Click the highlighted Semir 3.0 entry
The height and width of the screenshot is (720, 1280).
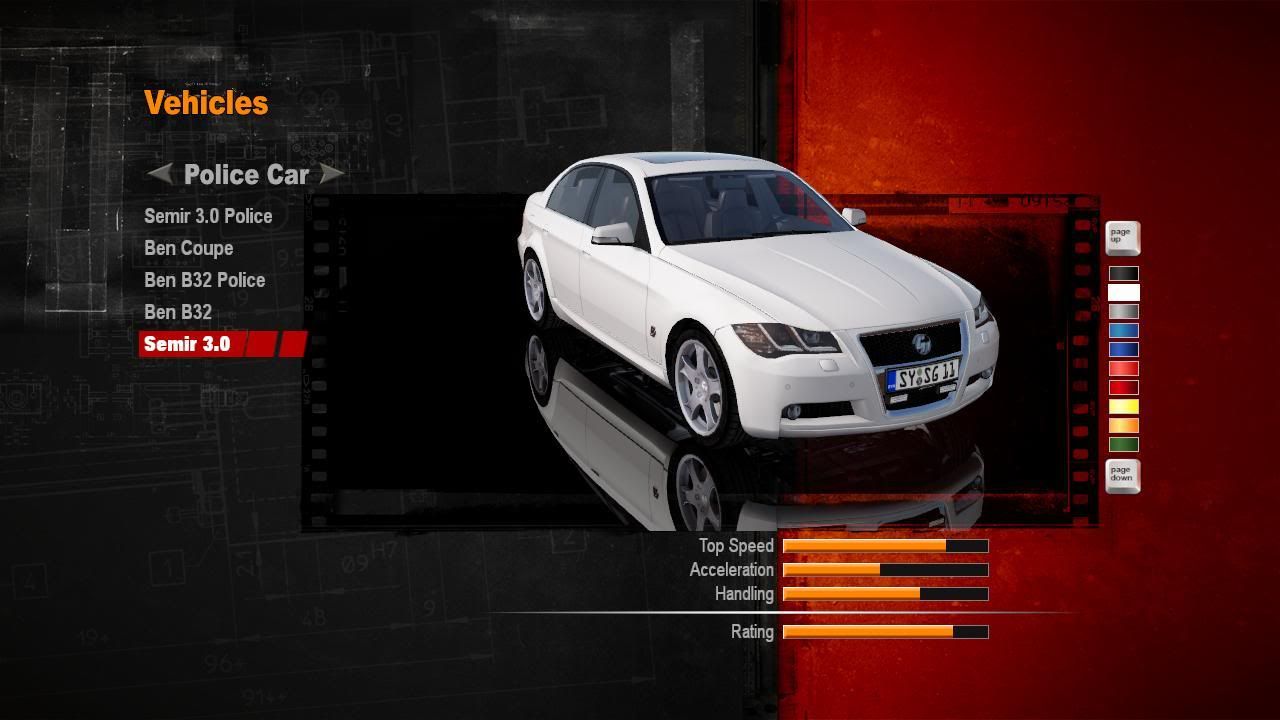pyautogui.click(x=187, y=344)
